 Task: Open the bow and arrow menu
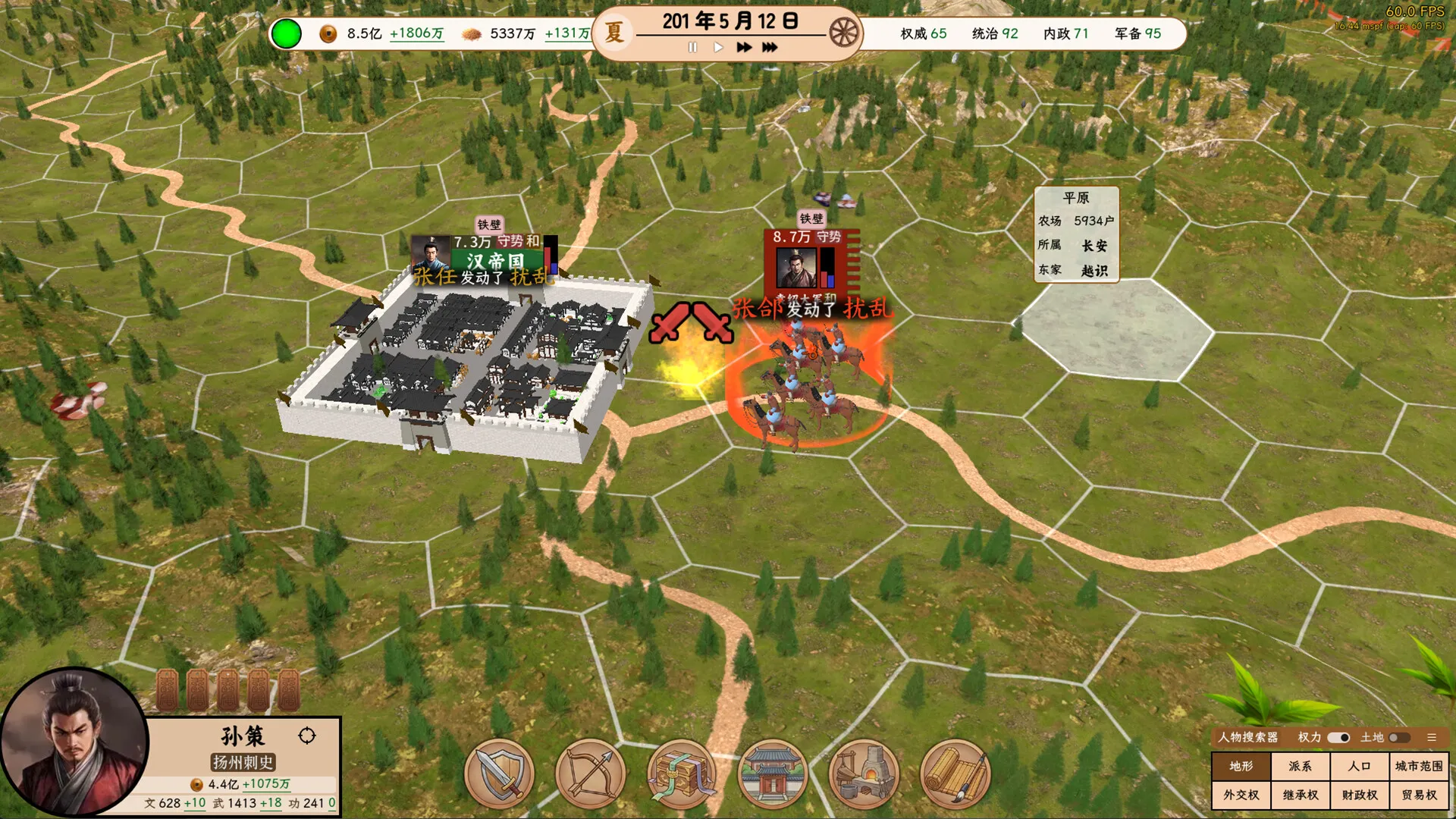(x=591, y=774)
